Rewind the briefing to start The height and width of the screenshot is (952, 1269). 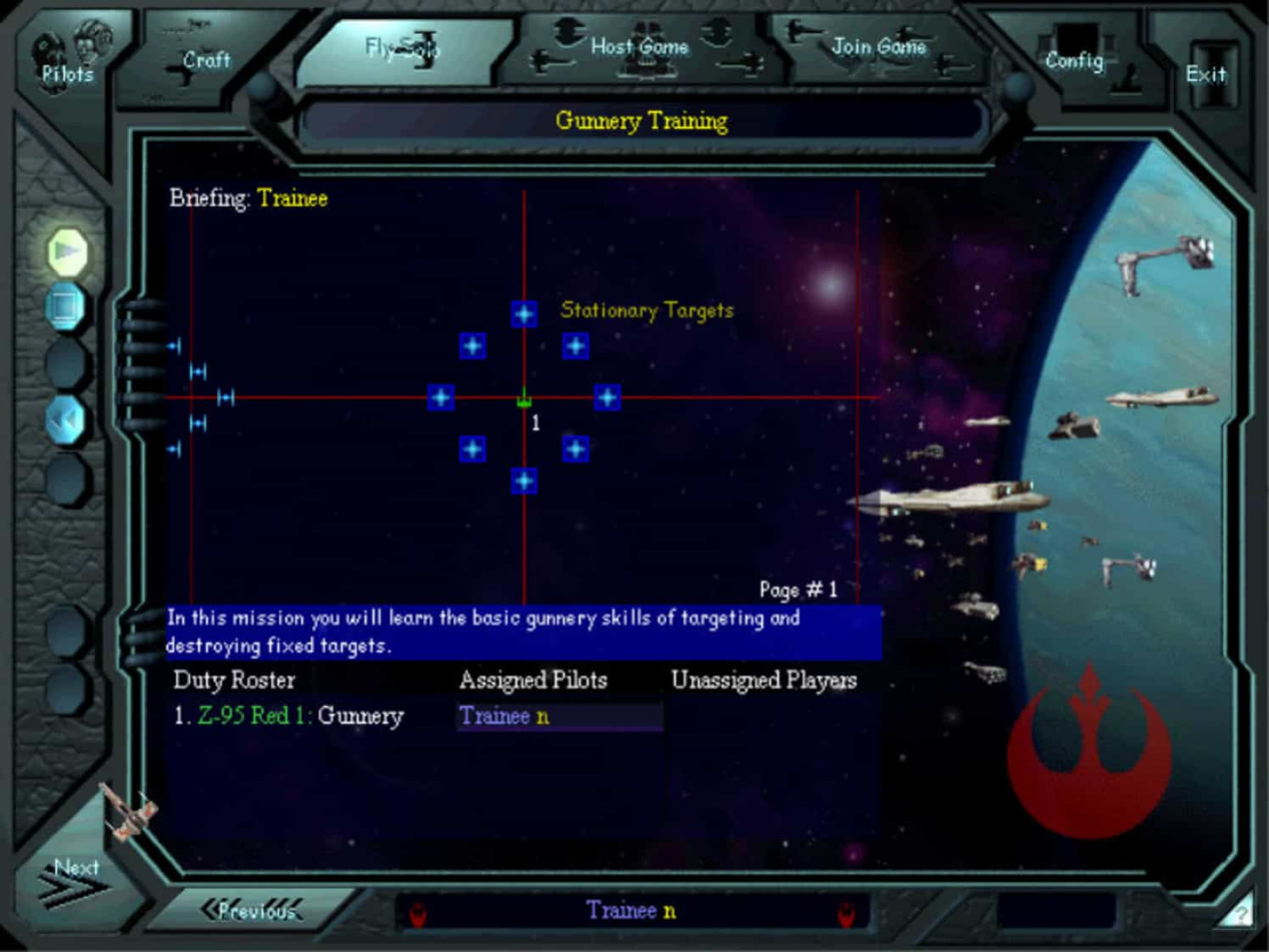coord(66,419)
